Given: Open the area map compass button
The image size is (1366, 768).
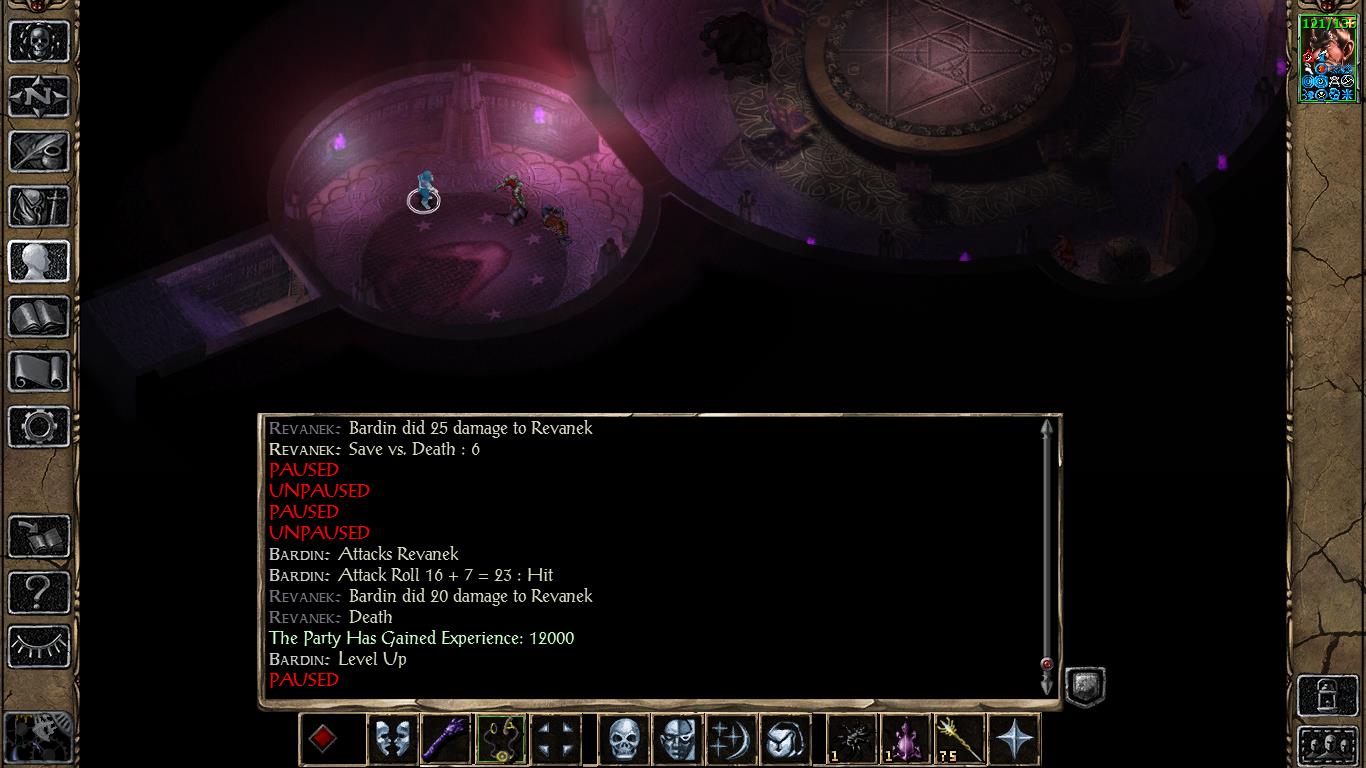Looking at the screenshot, I should 39,97.
